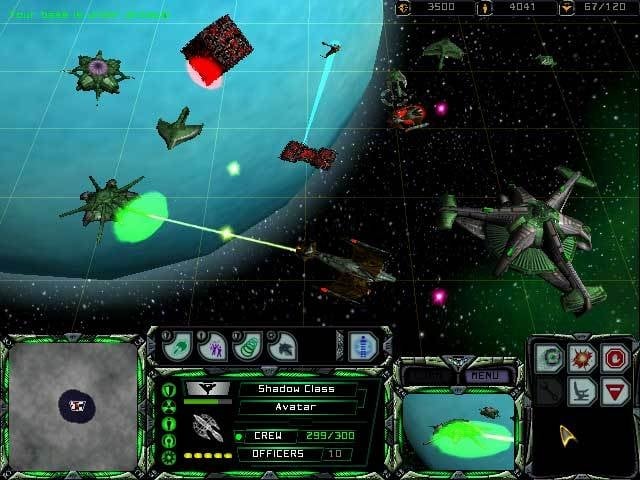Activate the explosion attack command
Viewport: 640px width, 480px height.
[x=580, y=356]
